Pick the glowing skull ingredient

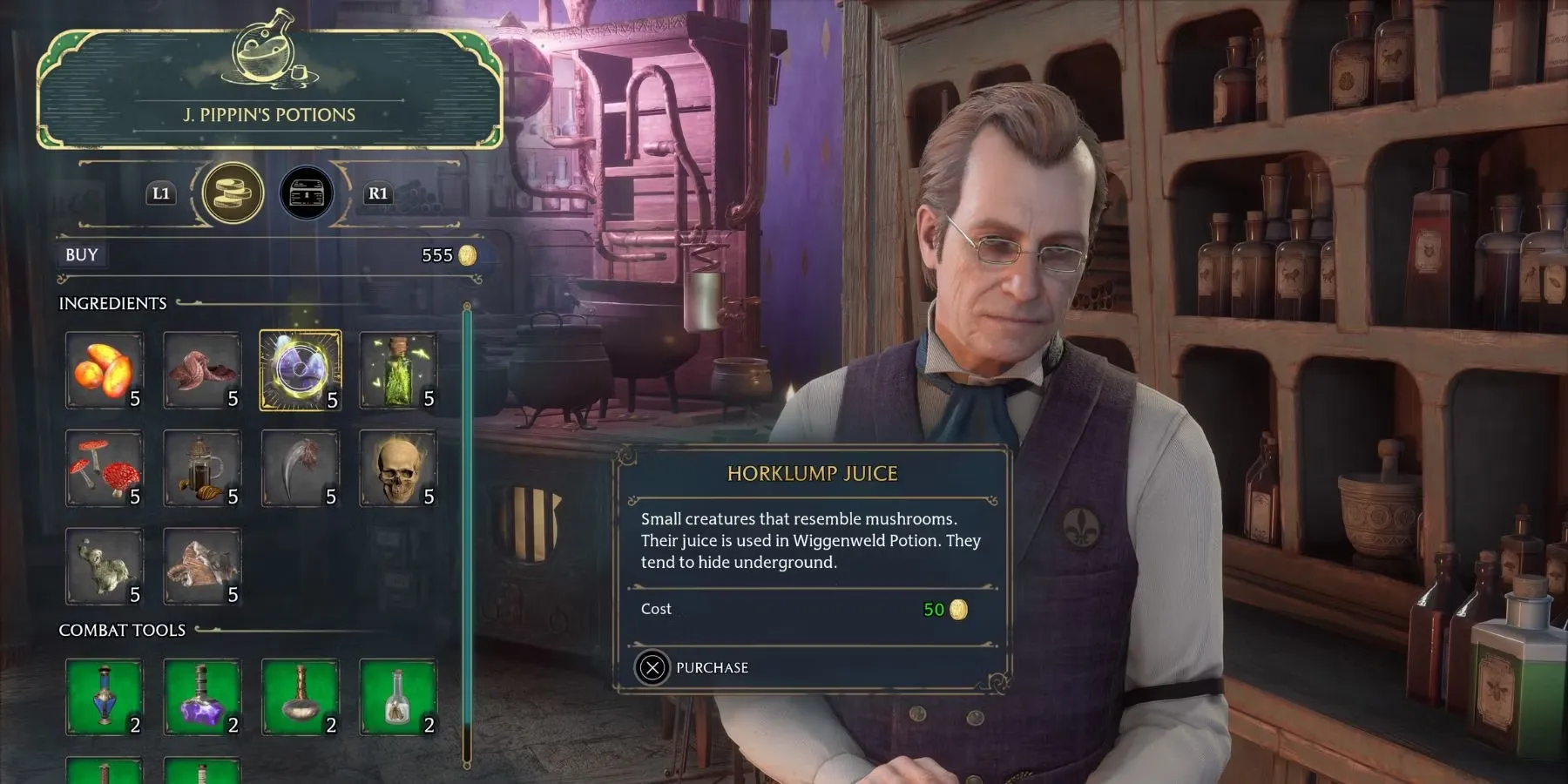(x=398, y=469)
